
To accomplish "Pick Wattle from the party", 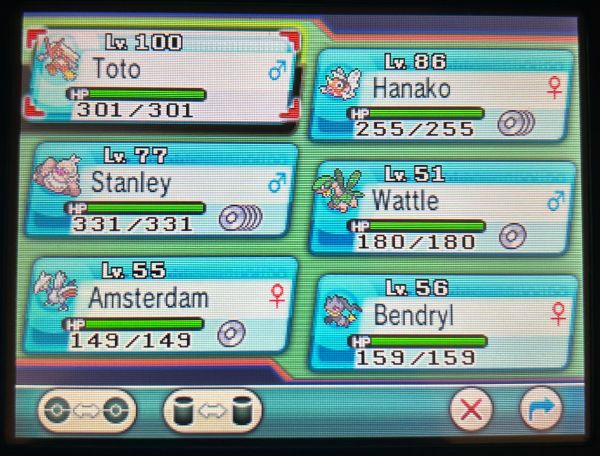I will point(443,208).
